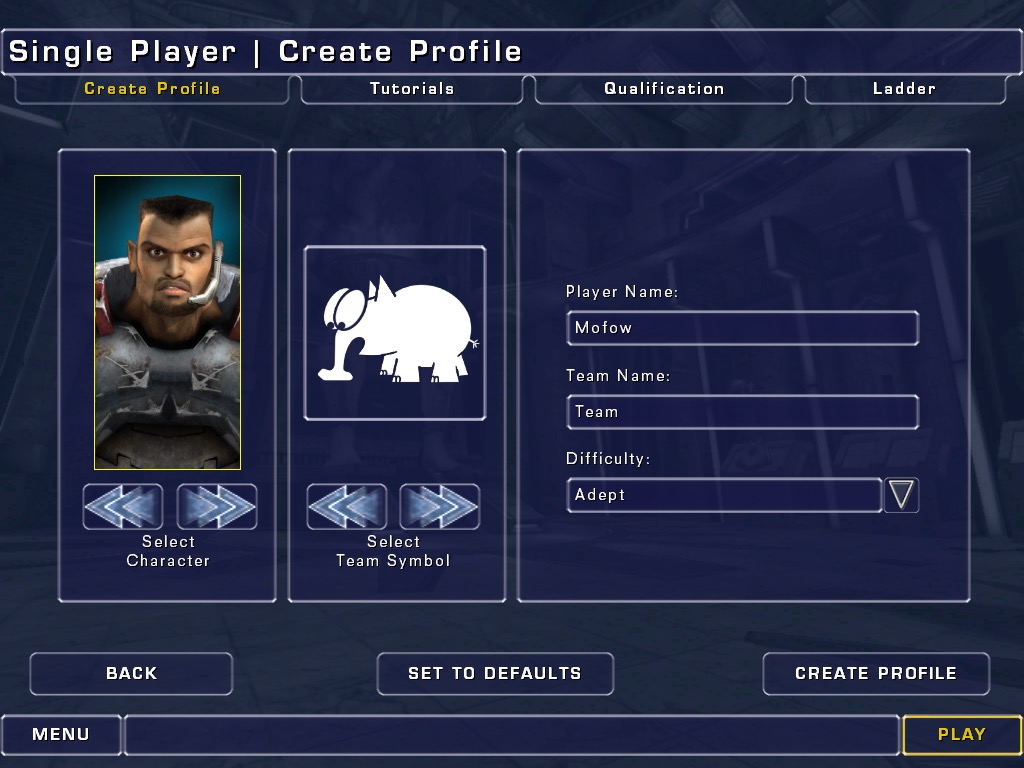
Task: Open the Menu button
Action: (61, 735)
